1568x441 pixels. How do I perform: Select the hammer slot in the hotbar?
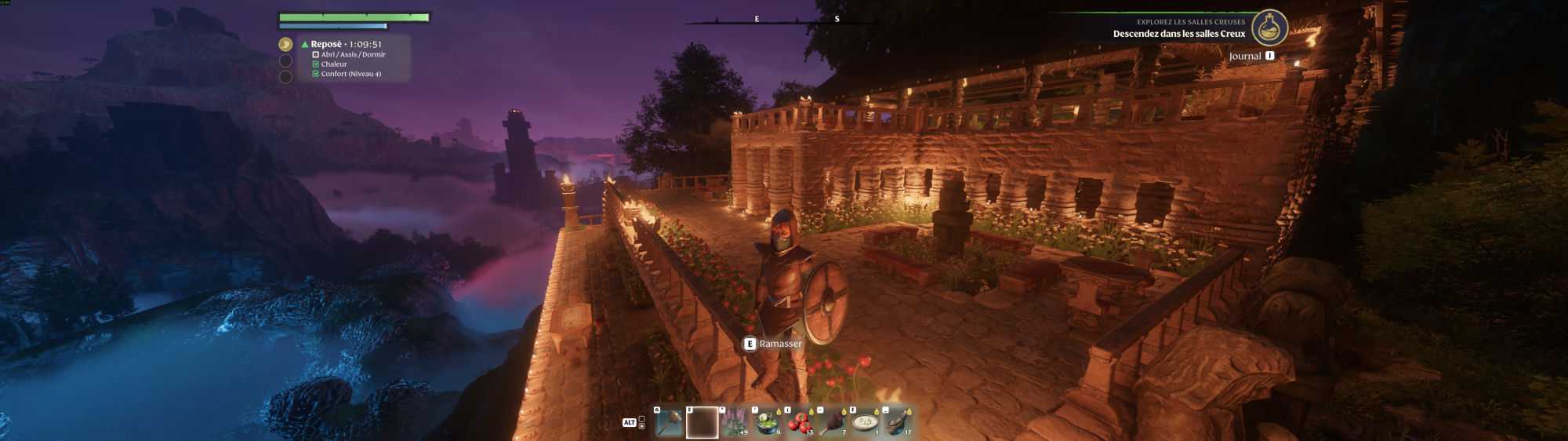pos(669,423)
